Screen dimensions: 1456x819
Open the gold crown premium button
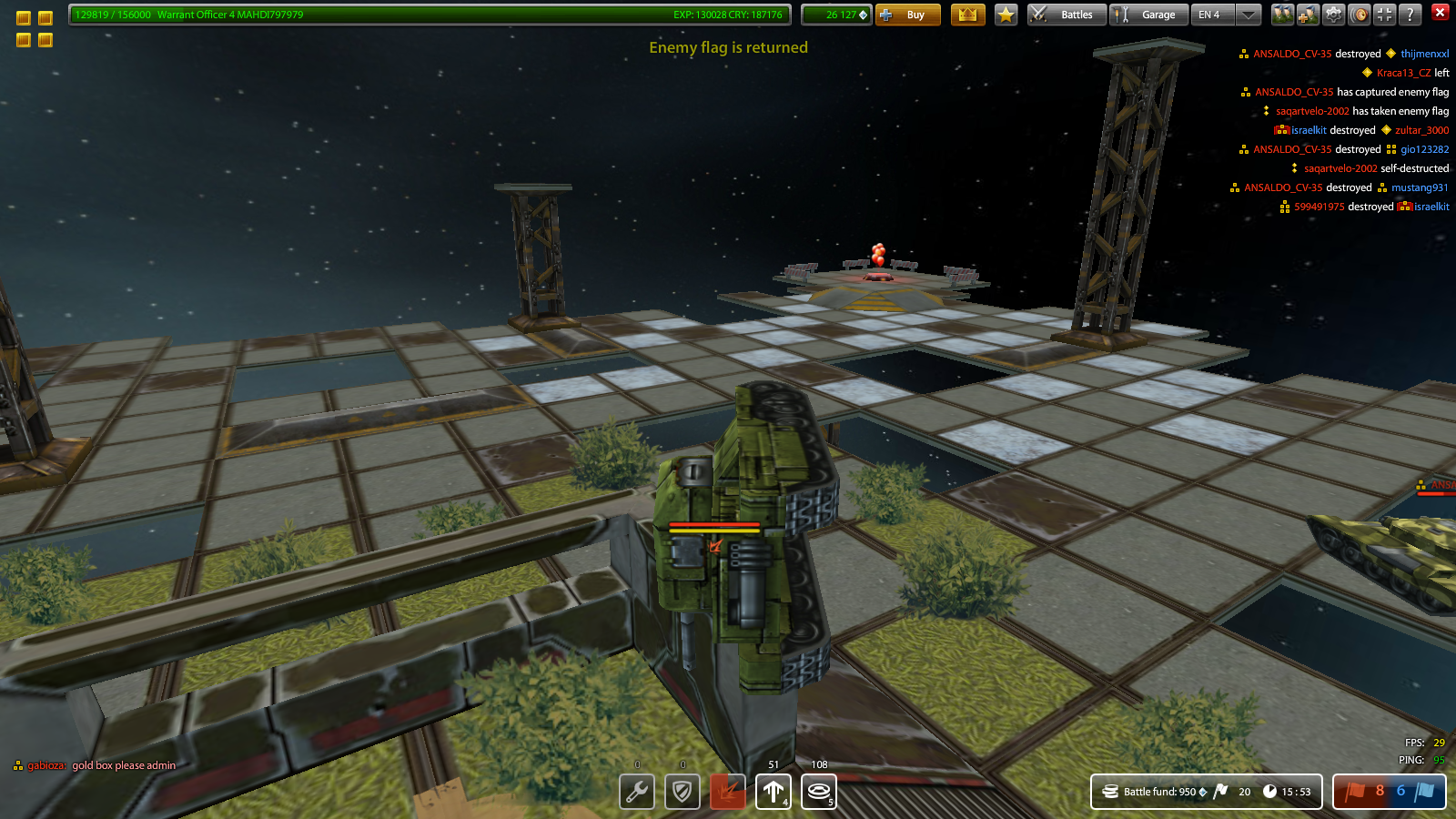pos(967,15)
